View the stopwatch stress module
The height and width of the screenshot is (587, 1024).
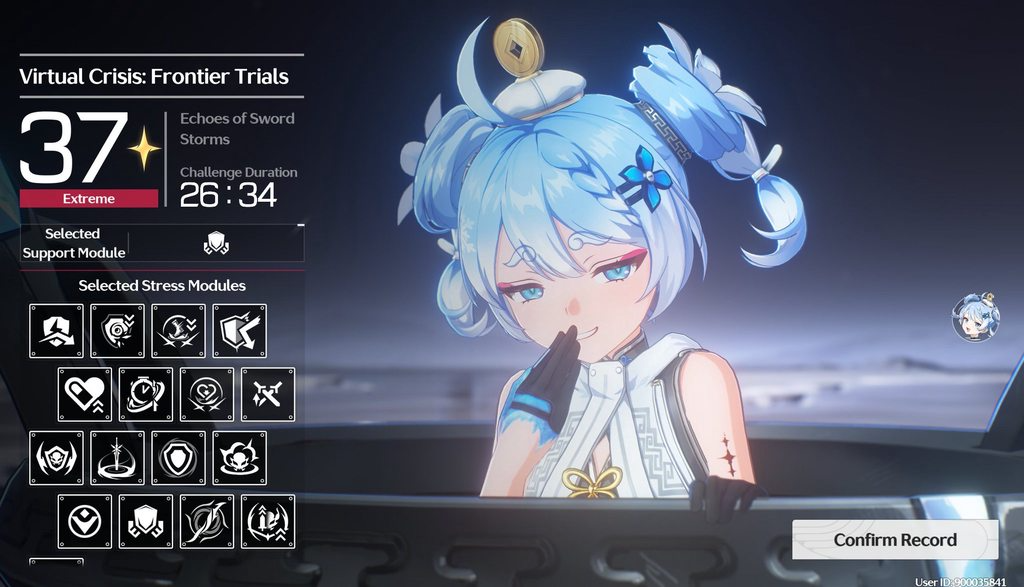coord(146,394)
